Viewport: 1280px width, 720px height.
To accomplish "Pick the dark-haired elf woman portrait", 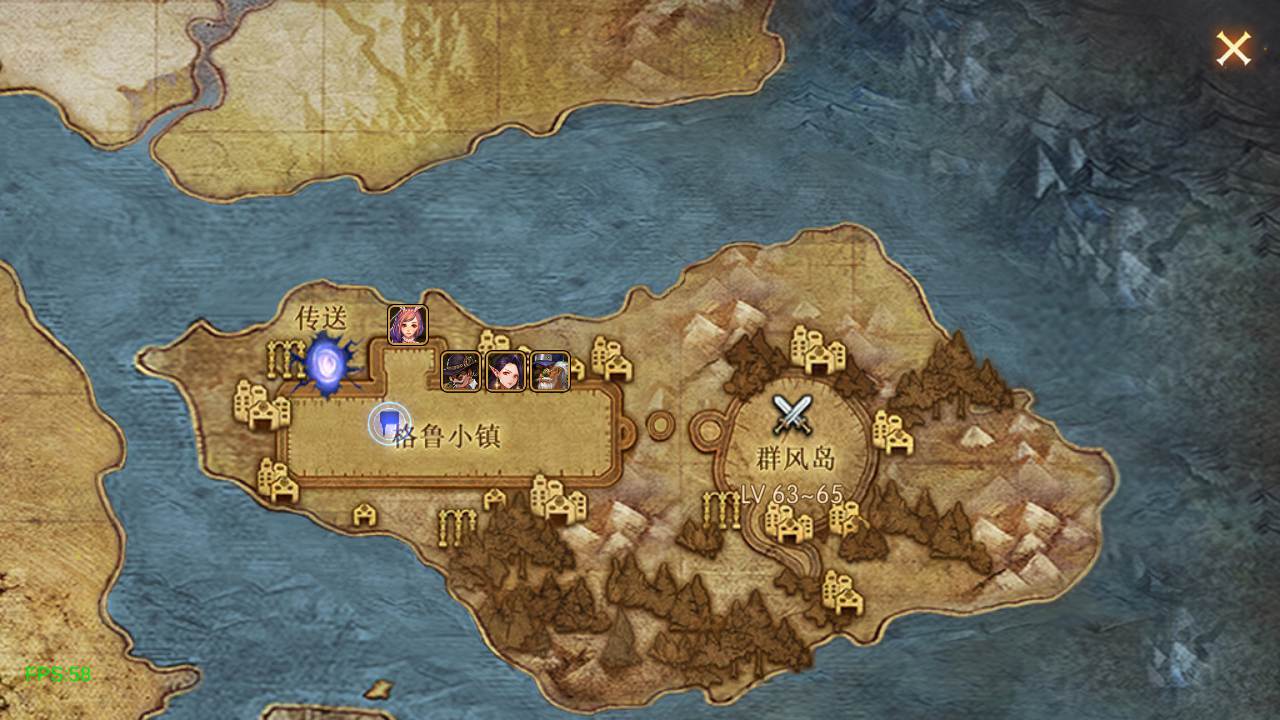I will [x=506, y=371].
